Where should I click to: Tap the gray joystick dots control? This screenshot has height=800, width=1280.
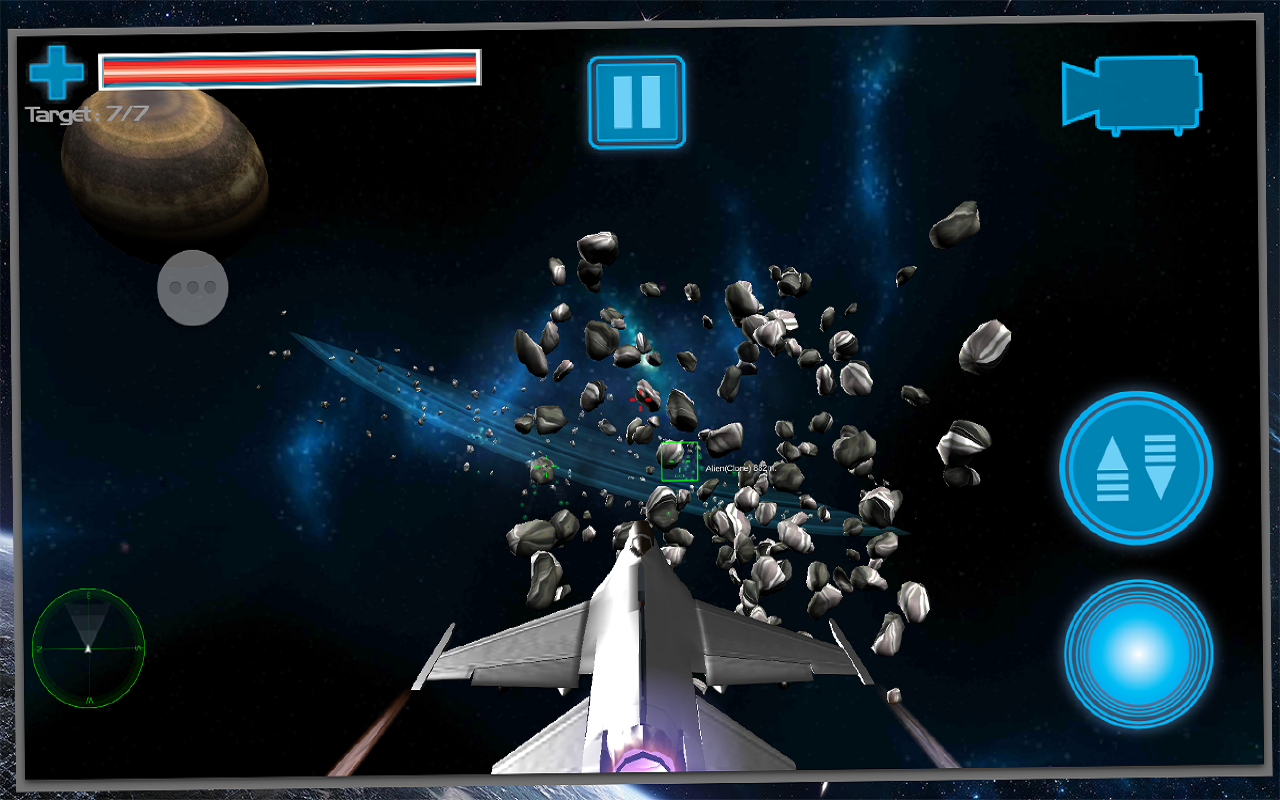(192, 287)
